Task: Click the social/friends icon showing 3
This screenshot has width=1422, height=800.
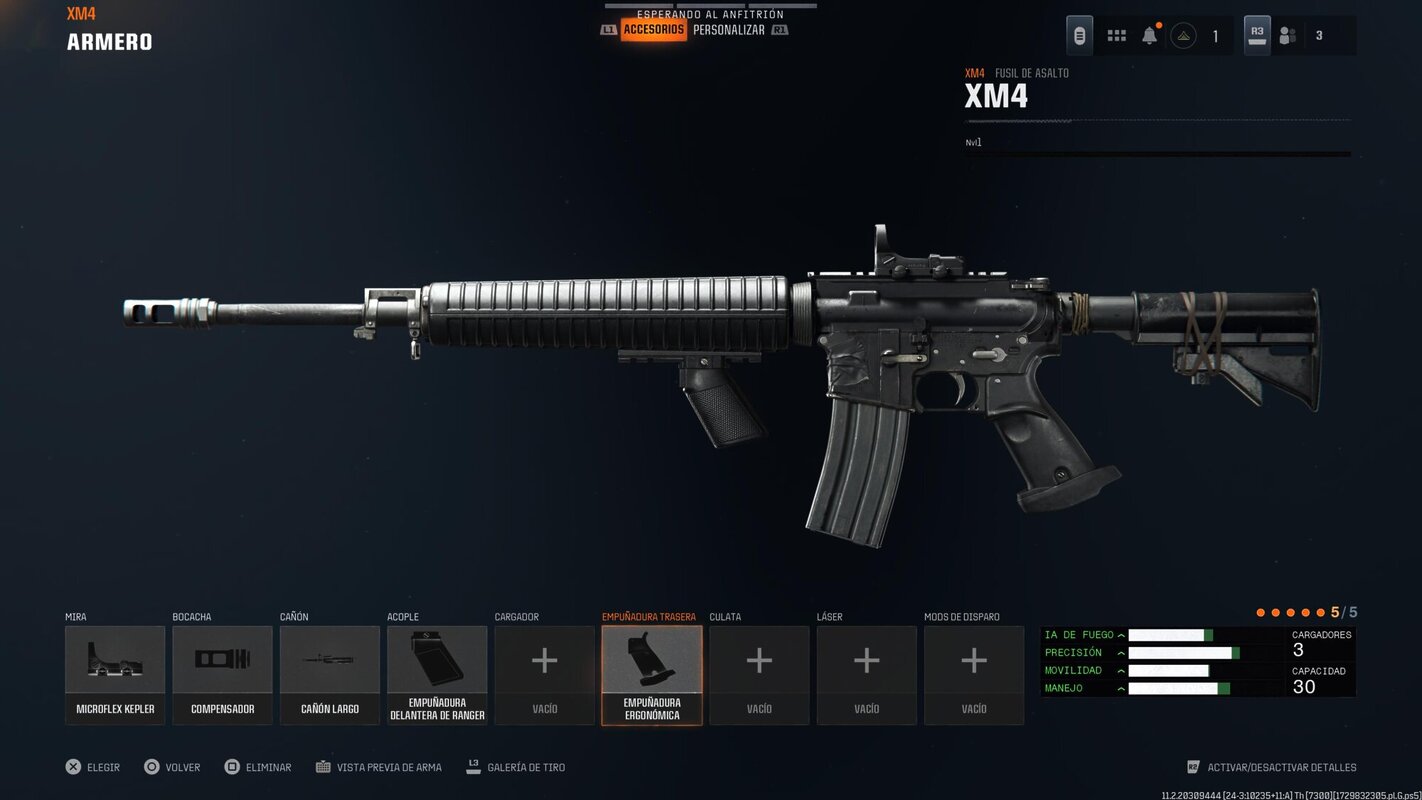Action: click(x=1288, y=34)
